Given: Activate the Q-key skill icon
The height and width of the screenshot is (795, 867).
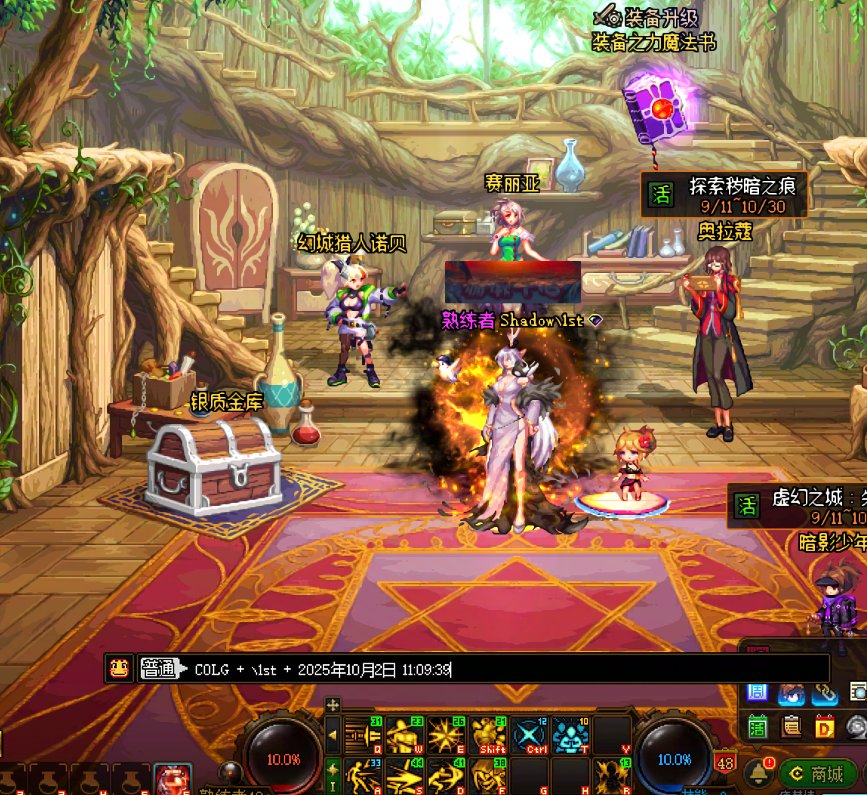Looking at the screenshot, I should tap(361, 735).
